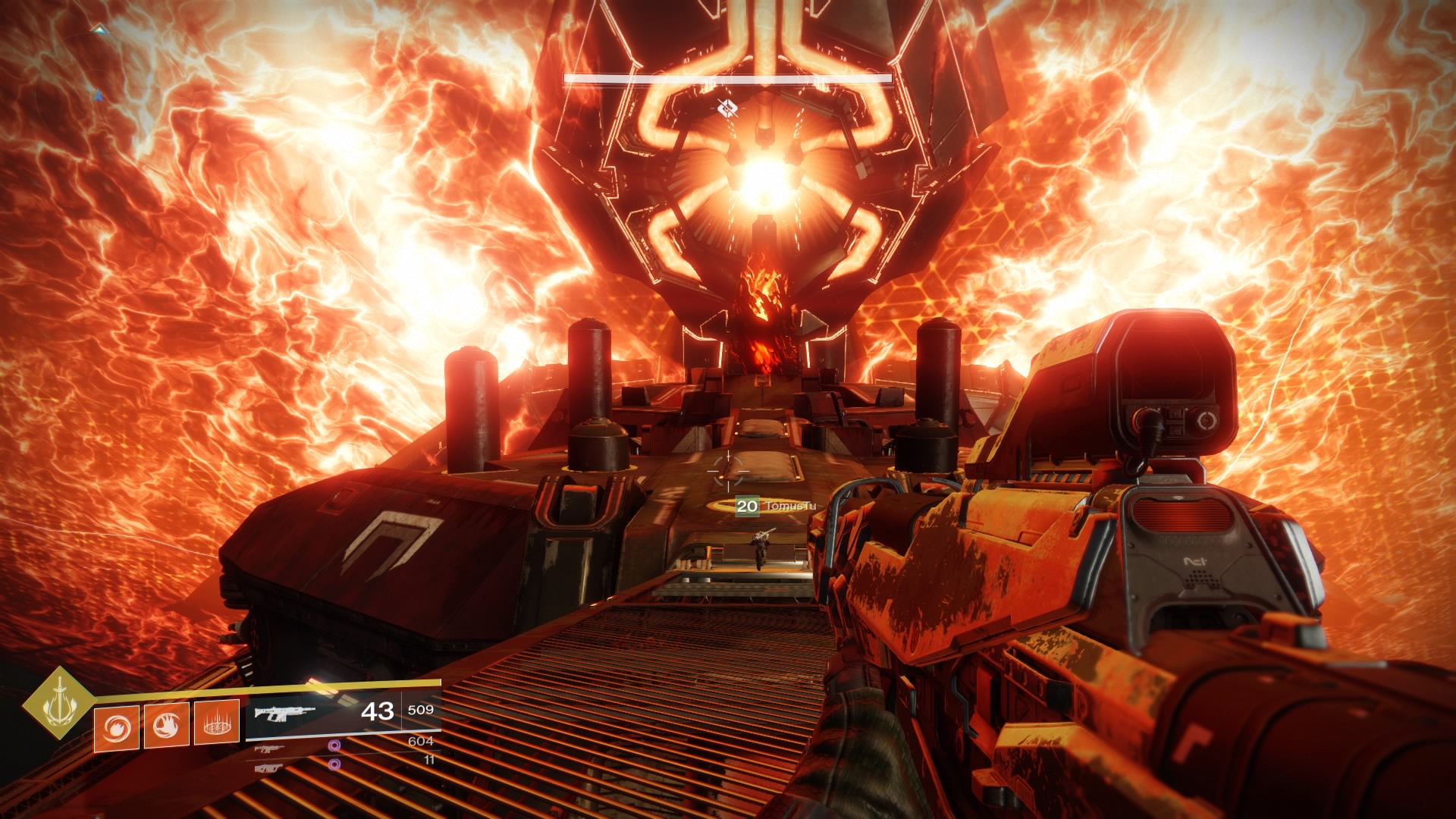Select the equipped auto rifle weapon icon
This screenshot has width=1456, height=819.
pyautogui.click(x=284, y=713)
